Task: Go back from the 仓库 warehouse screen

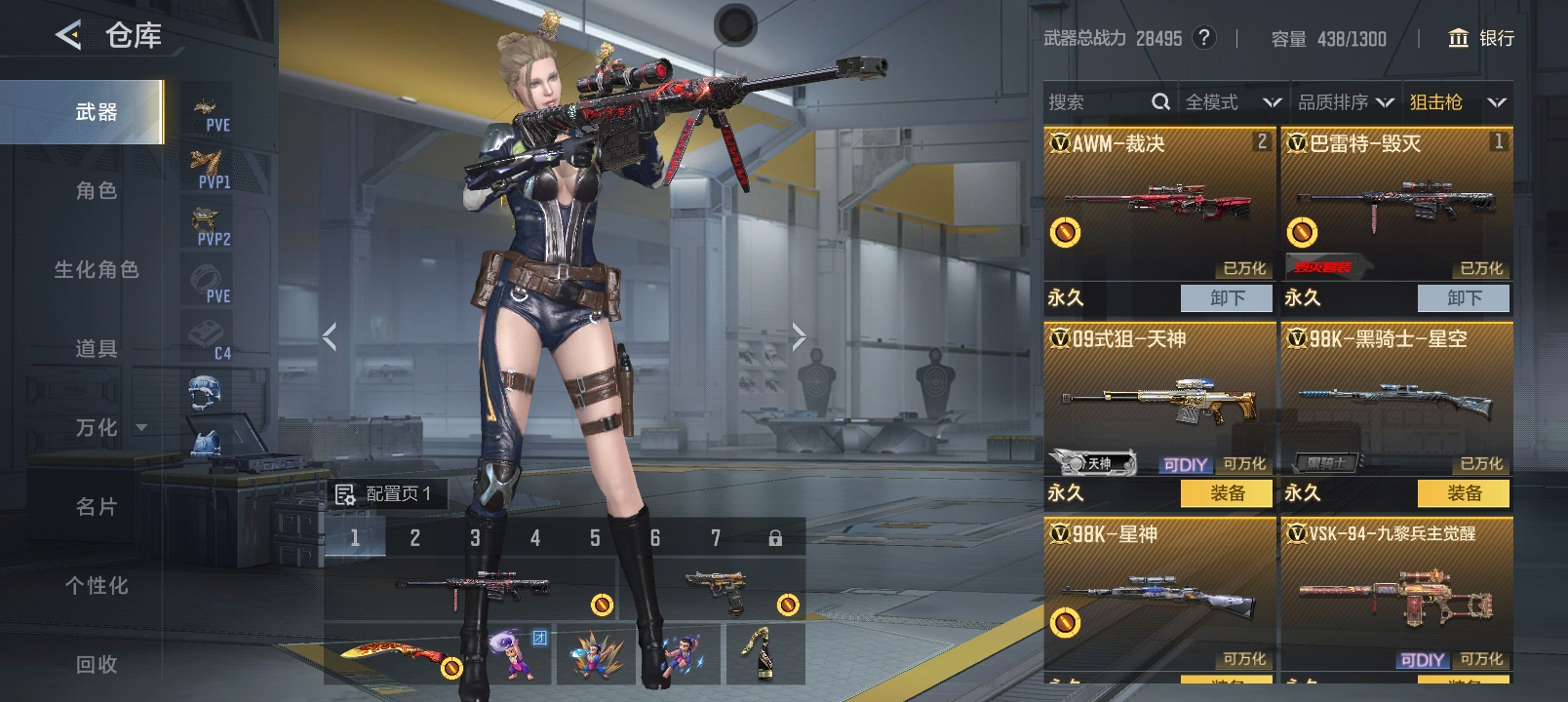Action: pyautogui.click(x=68, y=36)
